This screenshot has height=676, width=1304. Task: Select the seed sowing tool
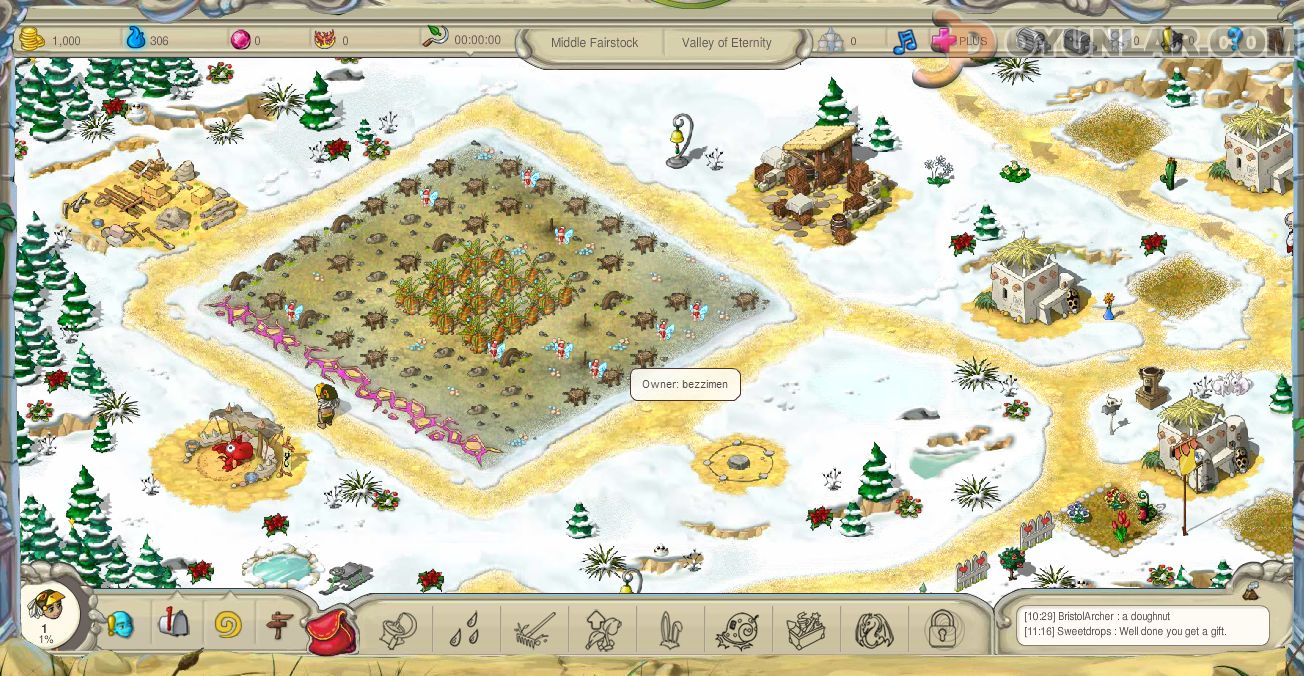(x=398, y=630)
